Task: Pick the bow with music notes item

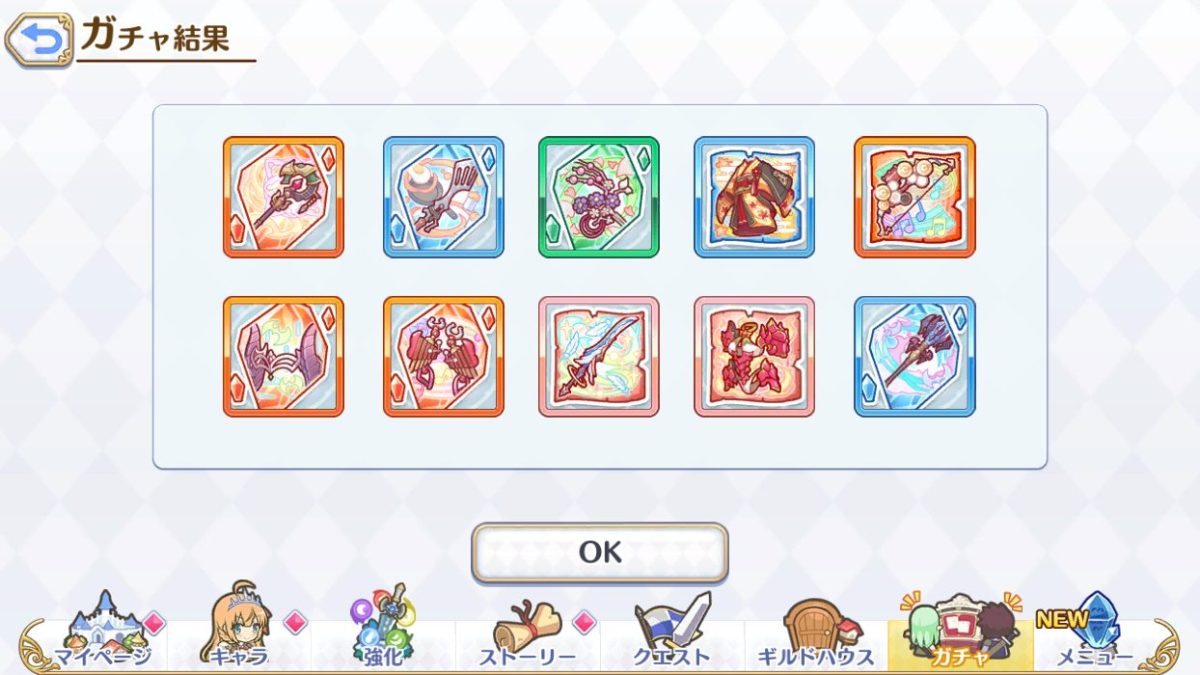Action: 914,197
